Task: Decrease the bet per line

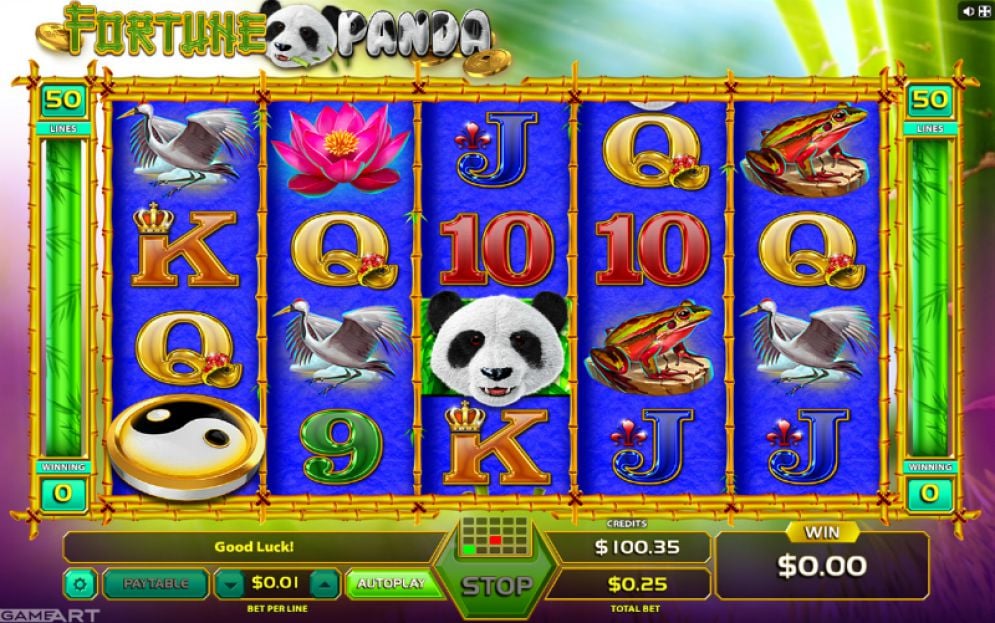Action: [x=230, y=583]
